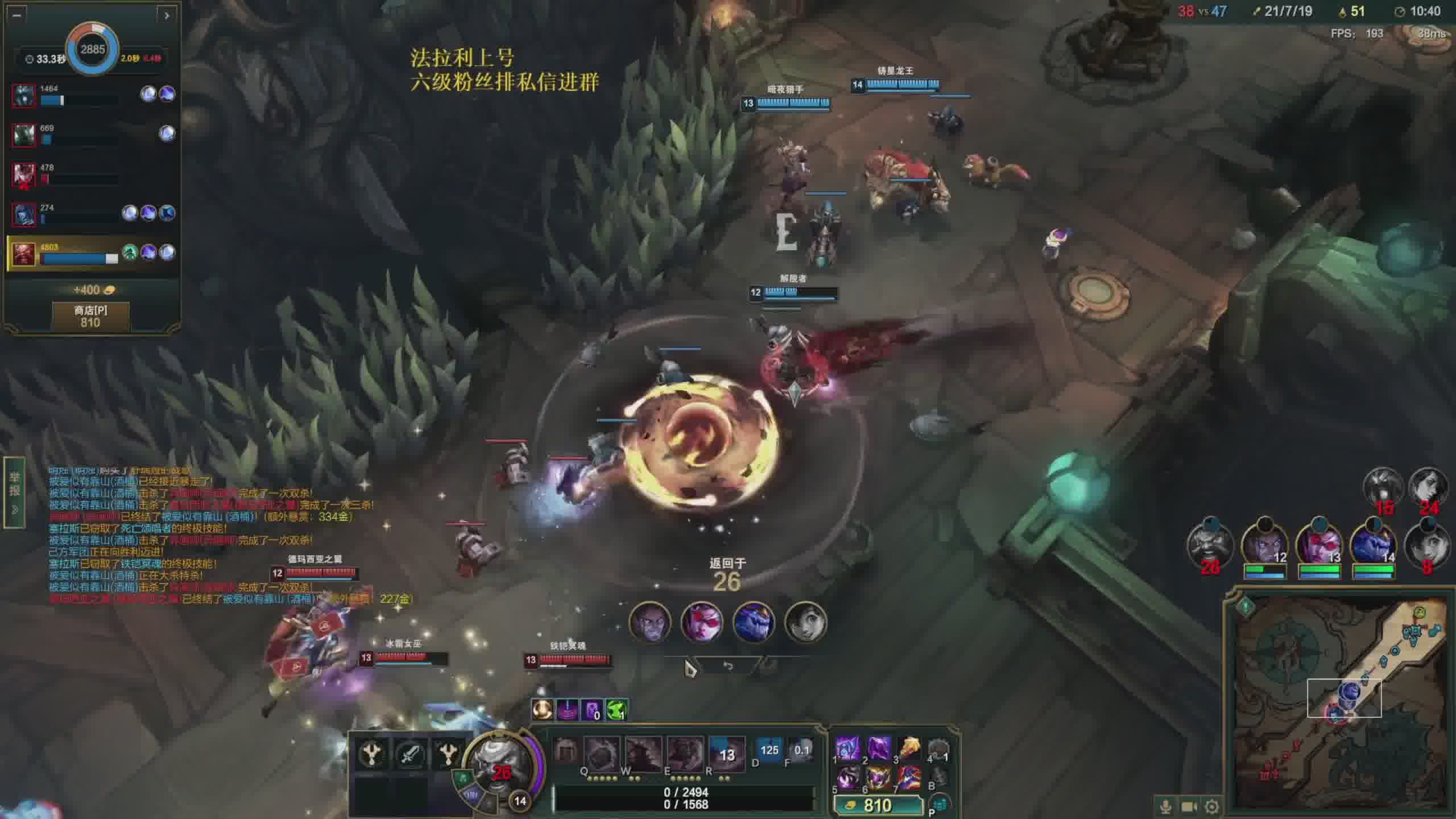Viewport: 1456px width, 819px height.
Task: Spectate the level 14 blue teammate portrait
Action: coord(1372,544)
